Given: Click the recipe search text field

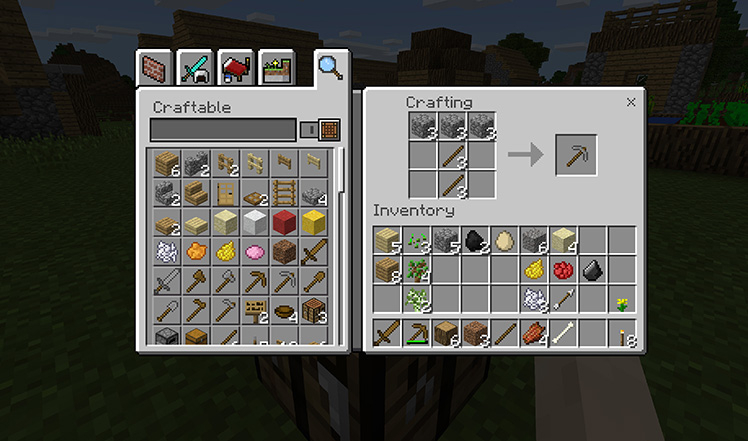Looking at the screenshot, I should tap(223, 129).
